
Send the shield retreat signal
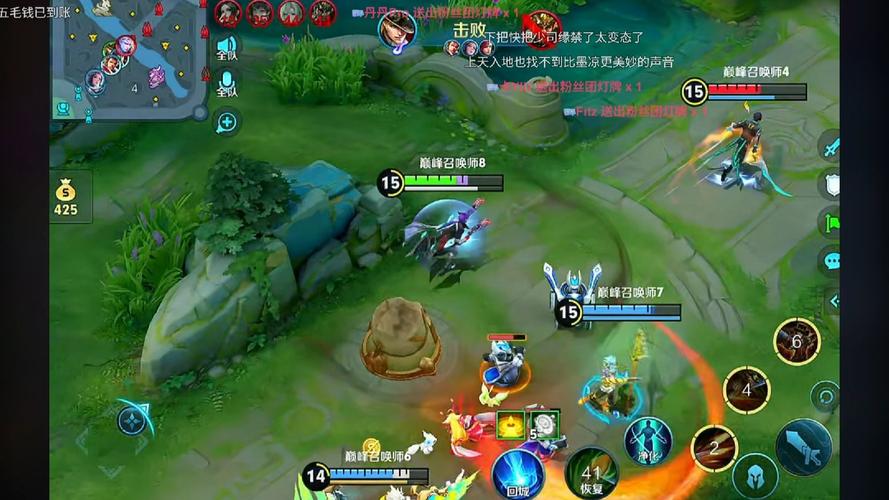click(x=830, y=184)
